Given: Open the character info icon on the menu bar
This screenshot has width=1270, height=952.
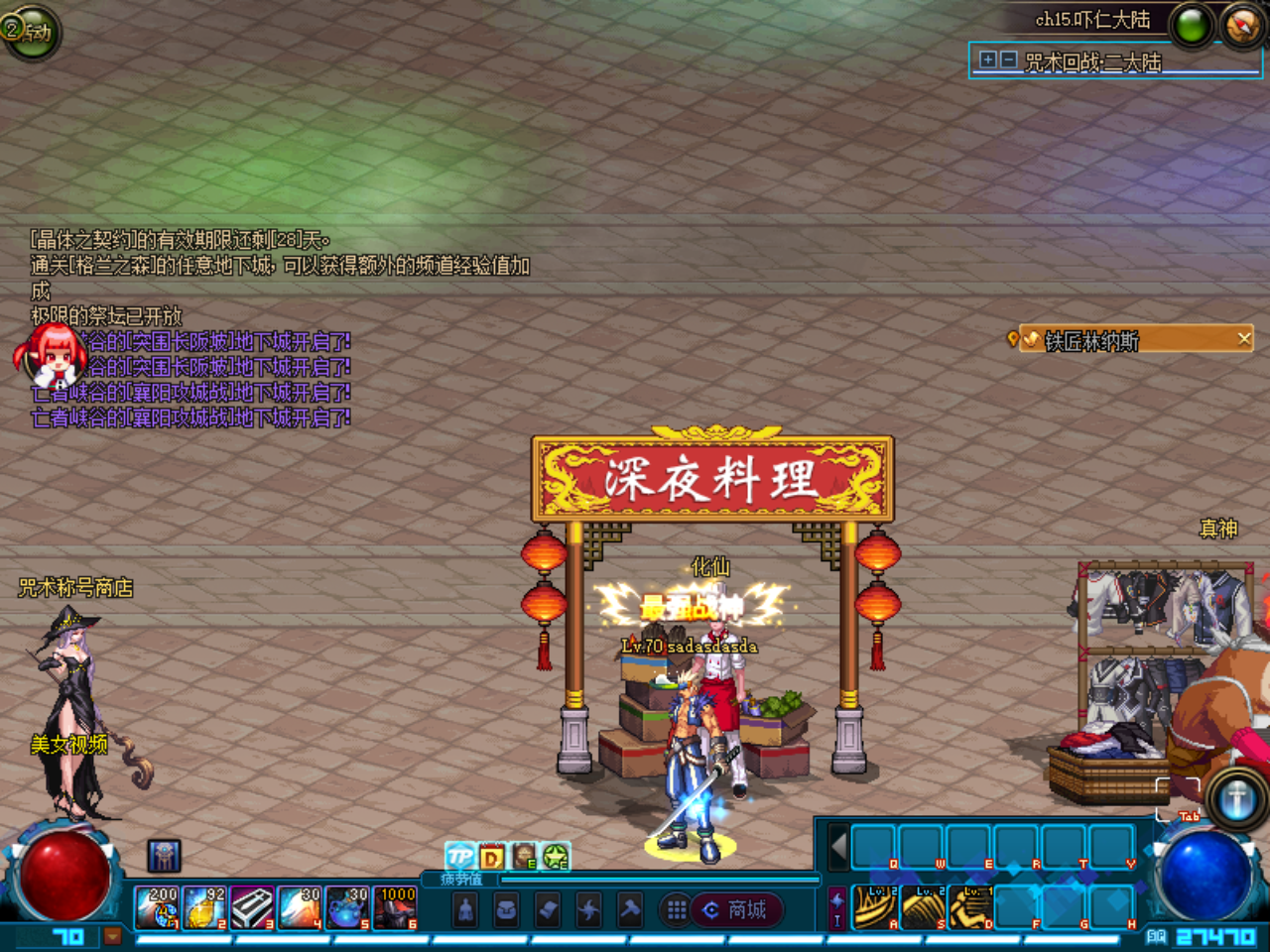Looking at the screenshot, I should (x=465, y=910).
